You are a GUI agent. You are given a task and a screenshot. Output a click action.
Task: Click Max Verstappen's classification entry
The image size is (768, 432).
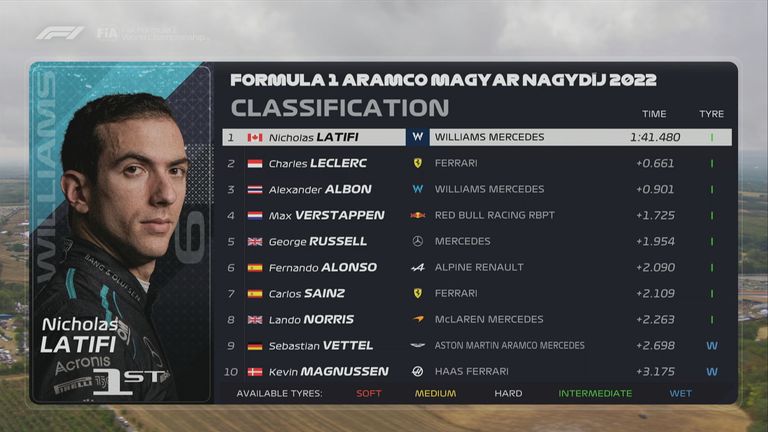pyautogui.click(x=476, y=215)
